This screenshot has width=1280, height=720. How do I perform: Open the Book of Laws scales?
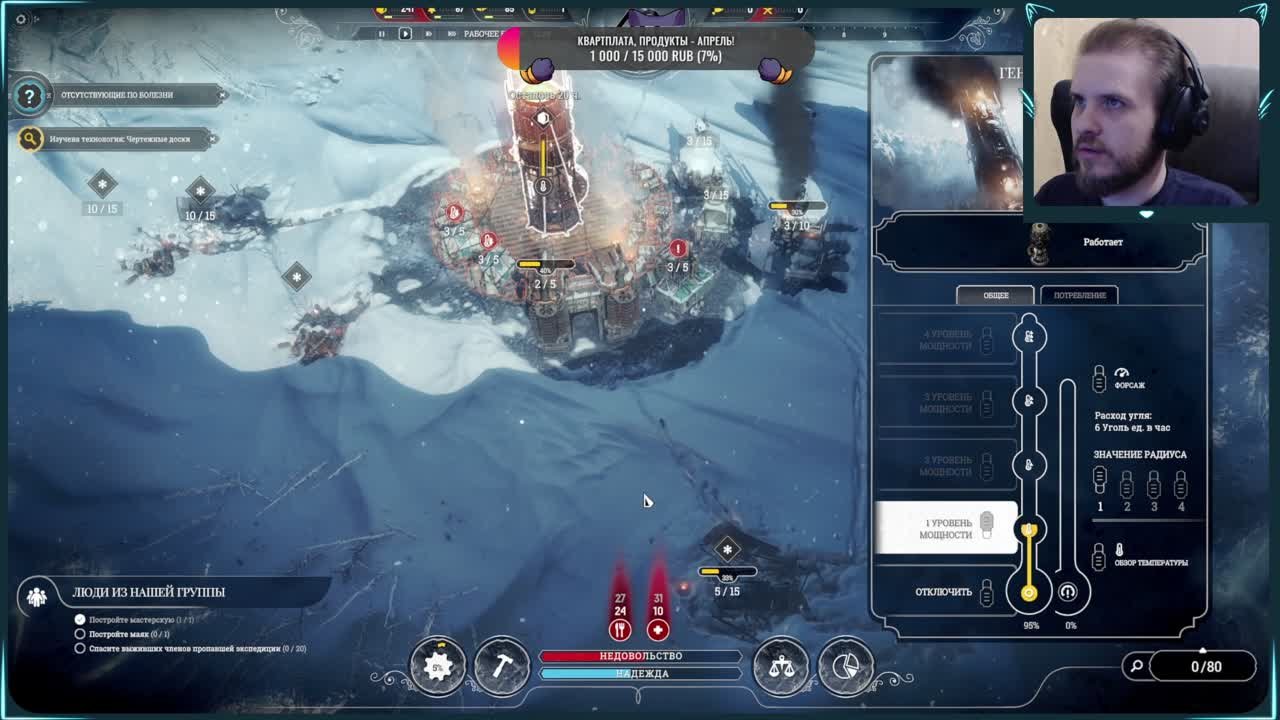tap(781, 667)
